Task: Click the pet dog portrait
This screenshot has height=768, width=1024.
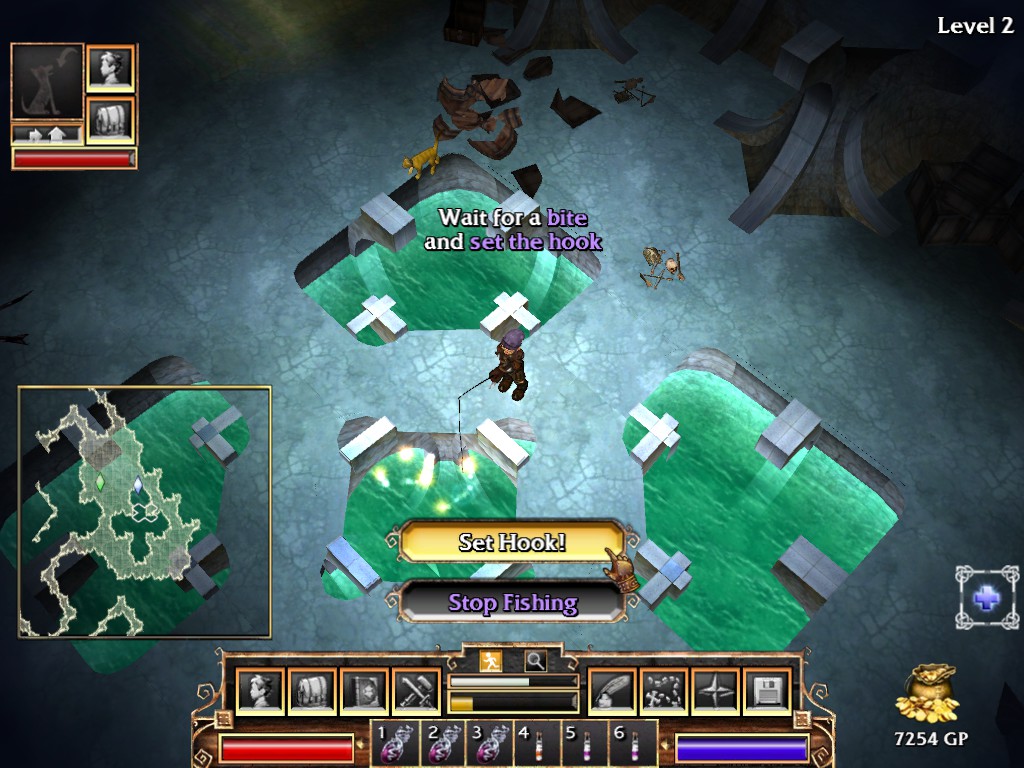Action: 47,82
